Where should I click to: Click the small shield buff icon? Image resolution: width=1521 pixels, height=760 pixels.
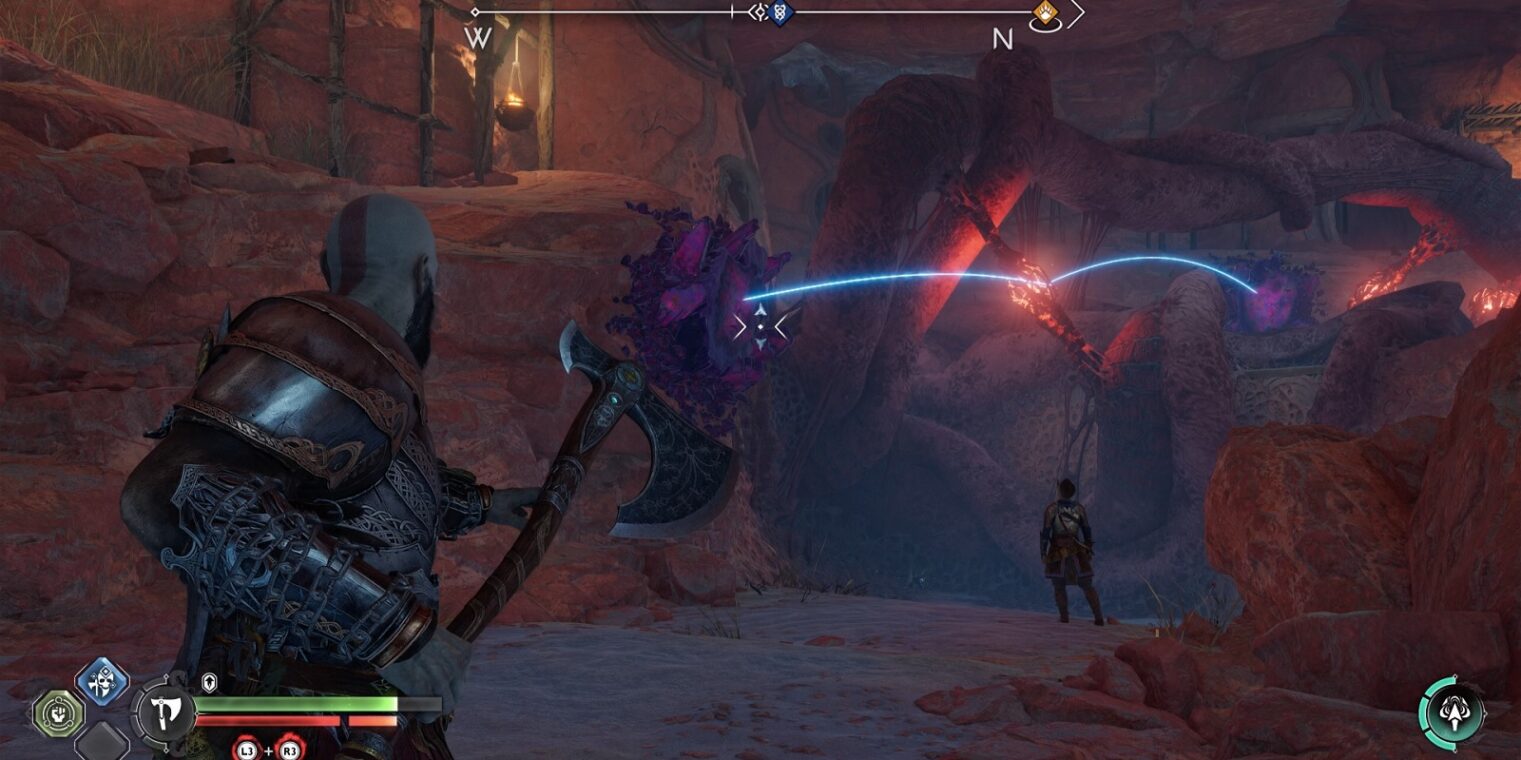pos(209,681)
